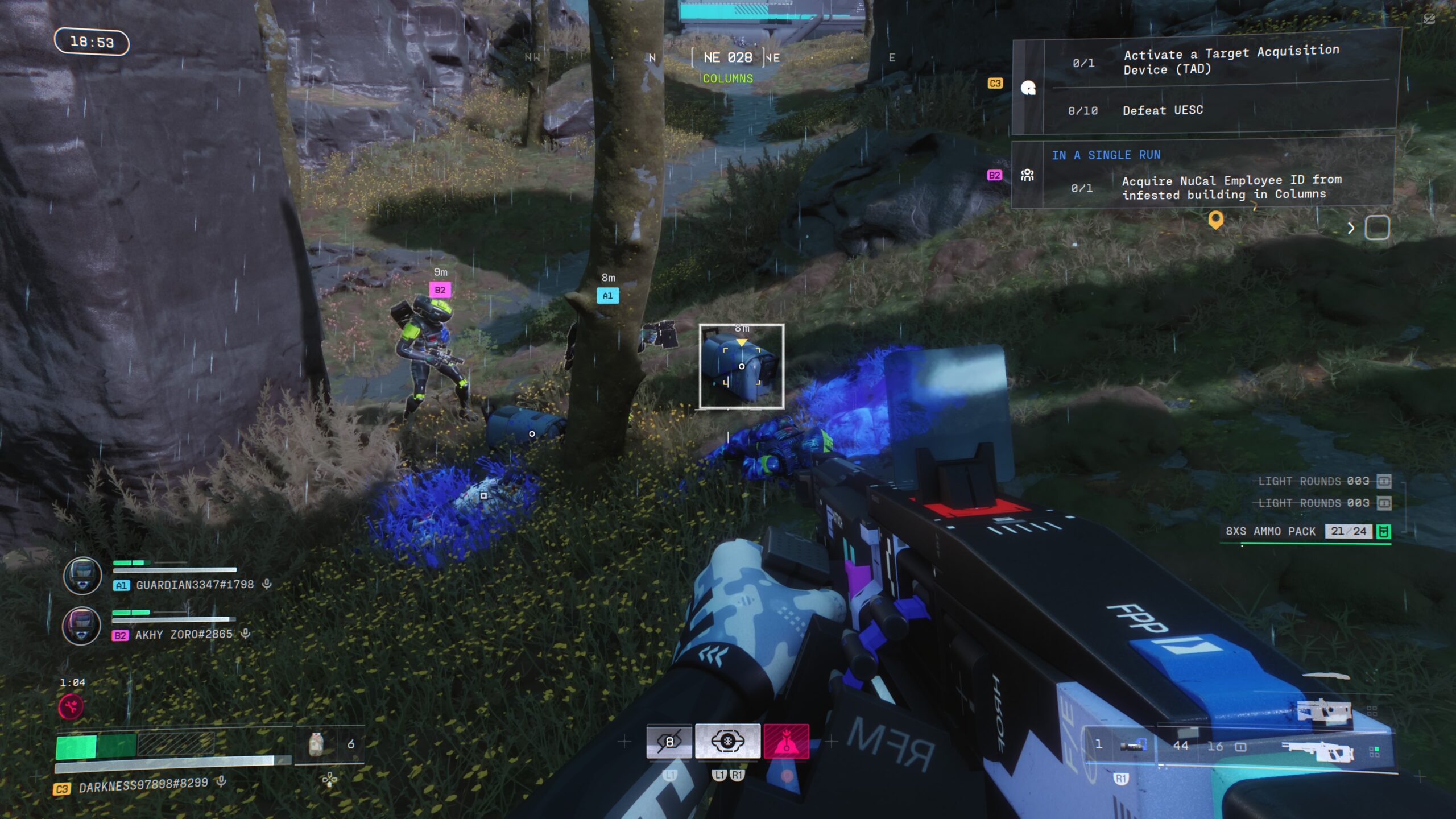Viewport: 1456px width, 819px height.
Task: Click the A1 teammate world marker
Action: pos(607,296)
